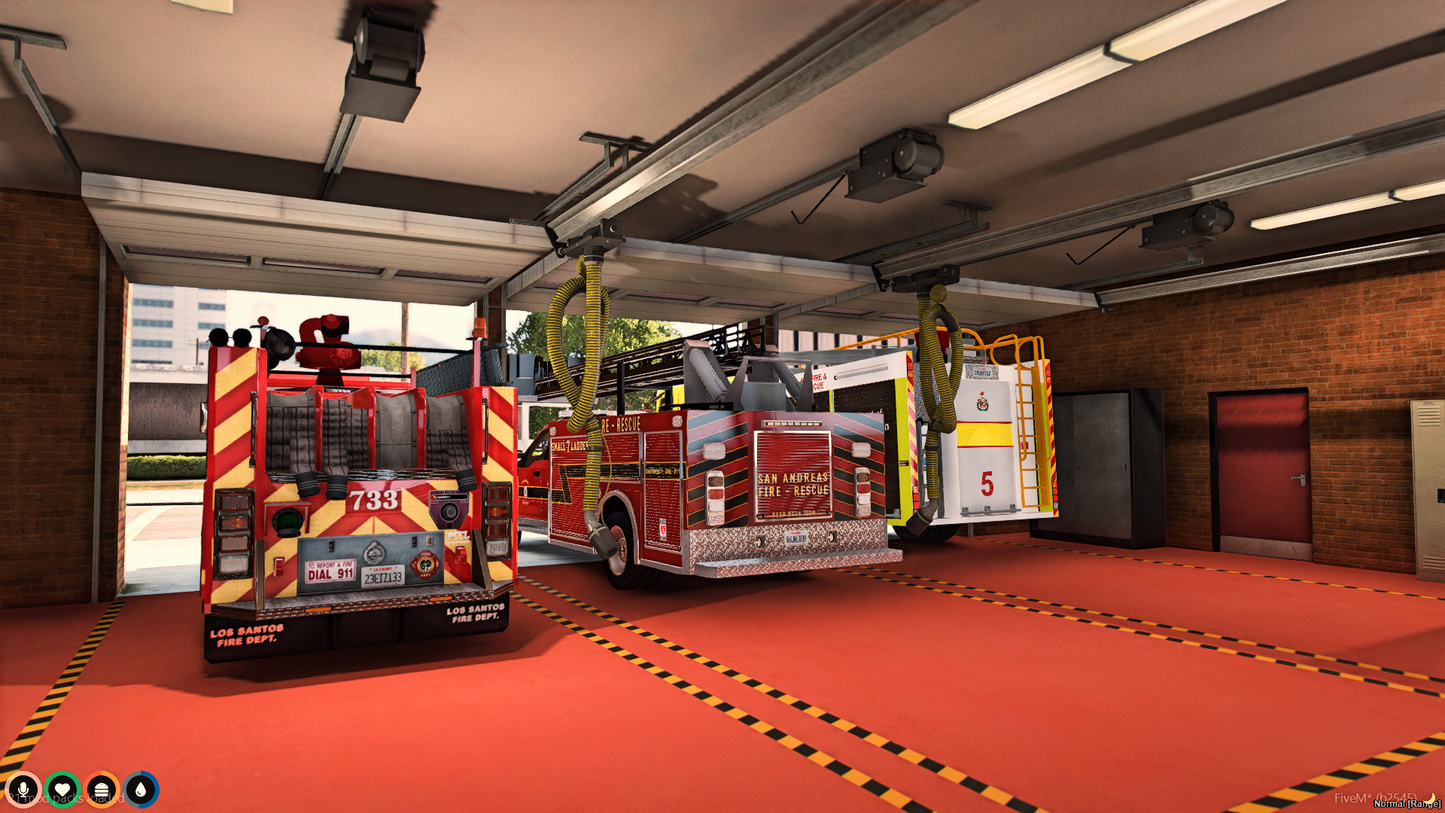Image resolution: width=1445 pixels, height=813 pixels.
Task: Toggle the microphone icon to mute voice
Action: (x=24, y=788)
